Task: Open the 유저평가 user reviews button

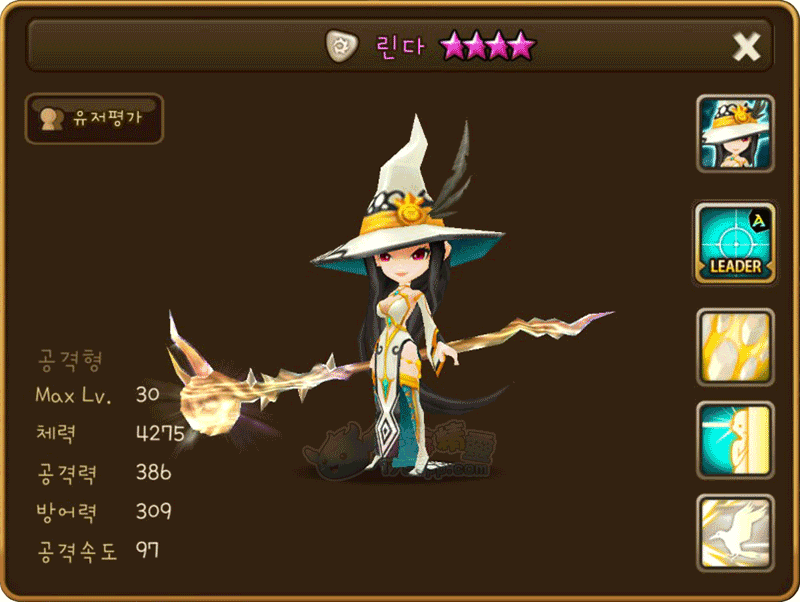Action: coord(93,119)
